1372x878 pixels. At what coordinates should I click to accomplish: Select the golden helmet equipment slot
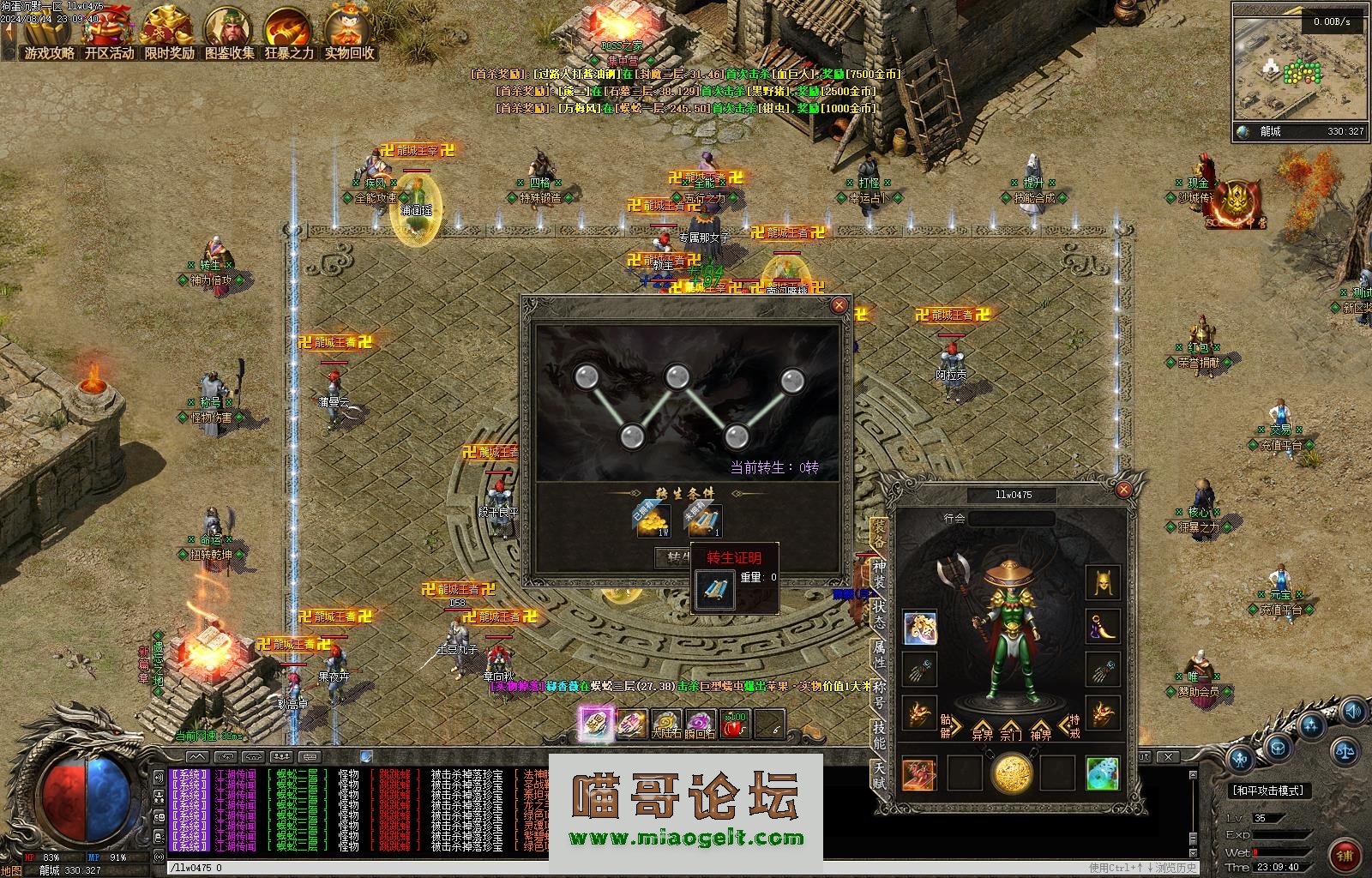(x=1102, y=583)
